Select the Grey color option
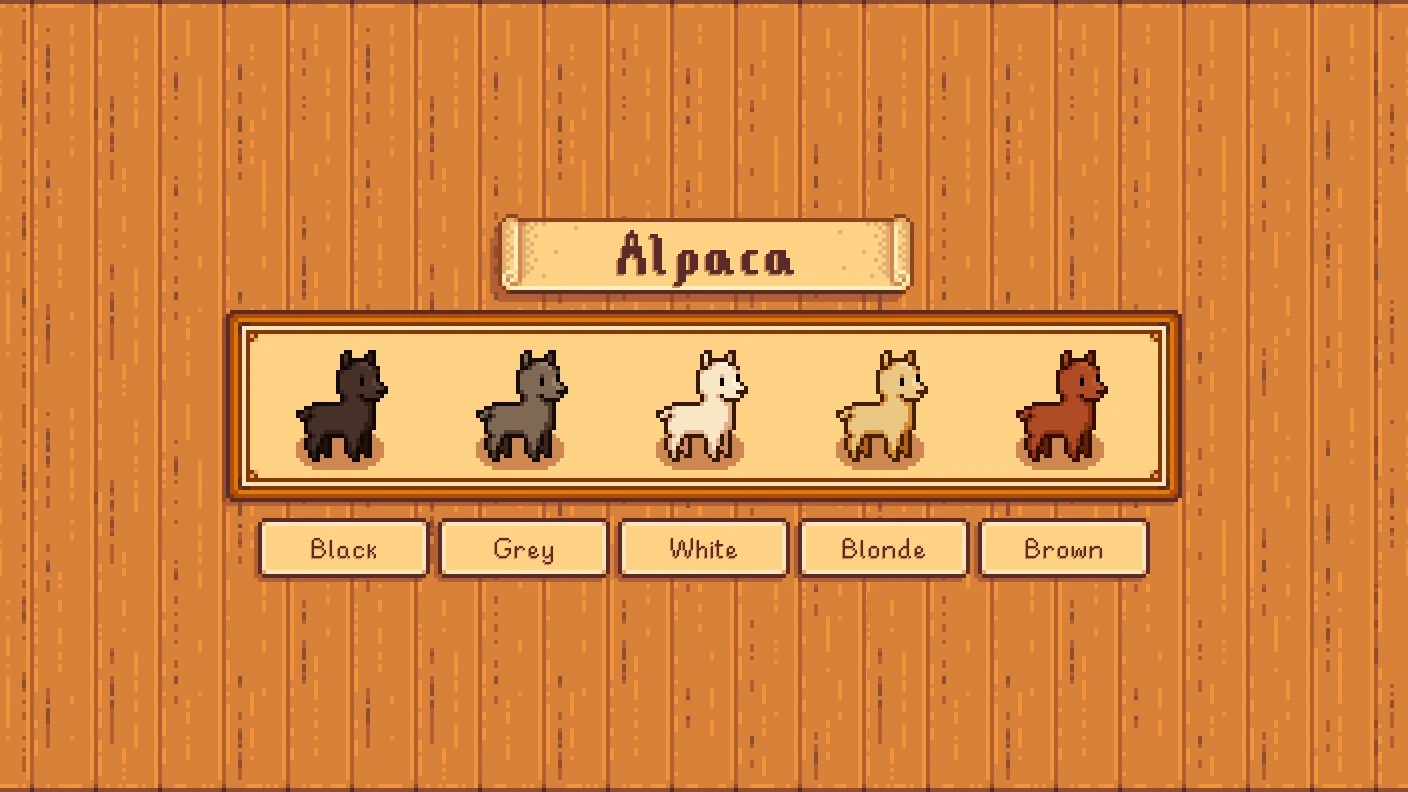Viewport: 1408px width, 792px height. pyautogui.click(x=524, y=548)
